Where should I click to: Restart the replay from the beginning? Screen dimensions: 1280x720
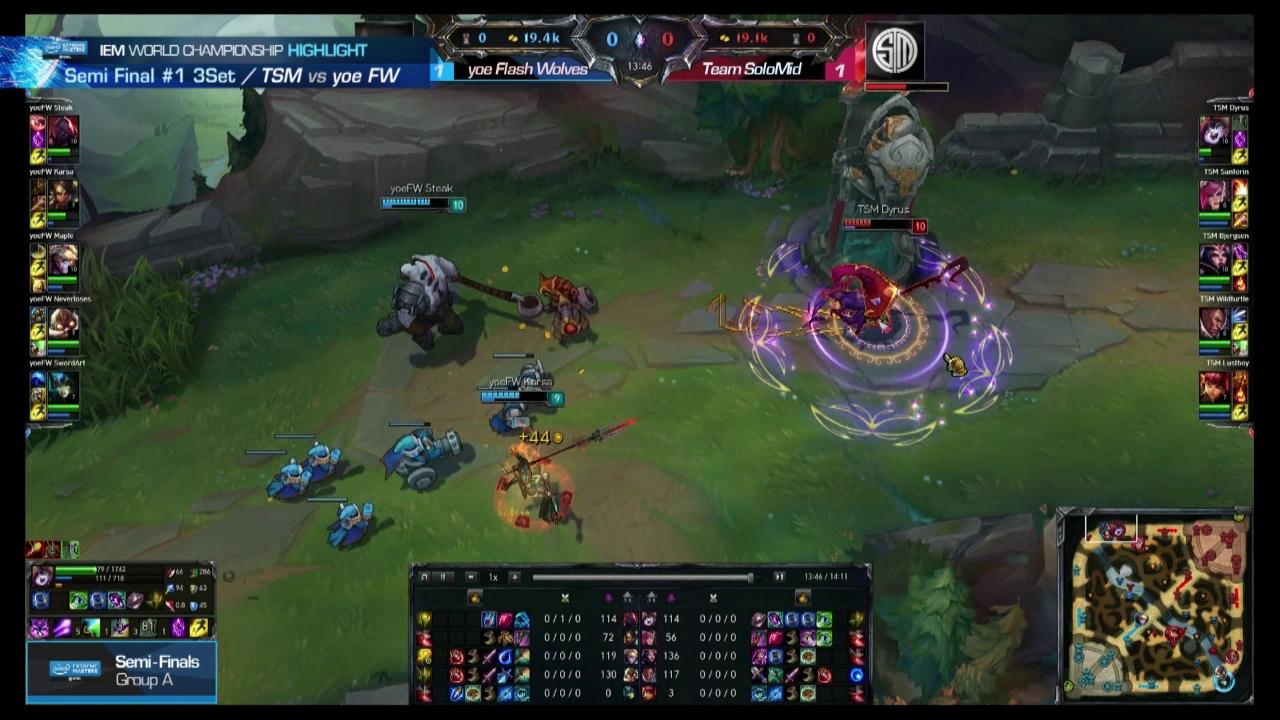(x=424, y=577)
